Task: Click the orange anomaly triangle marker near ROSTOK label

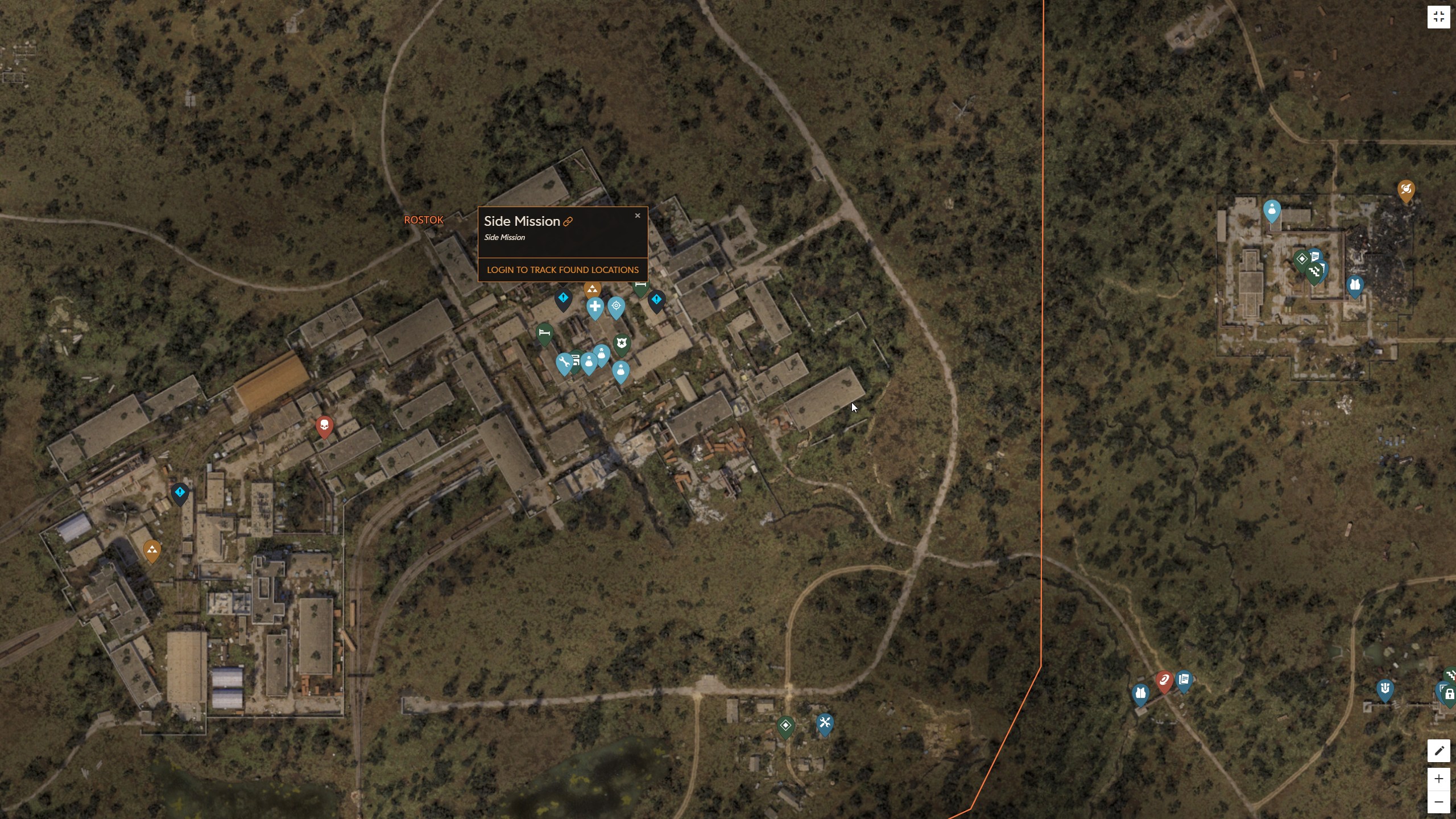Action: pos(592,289)
